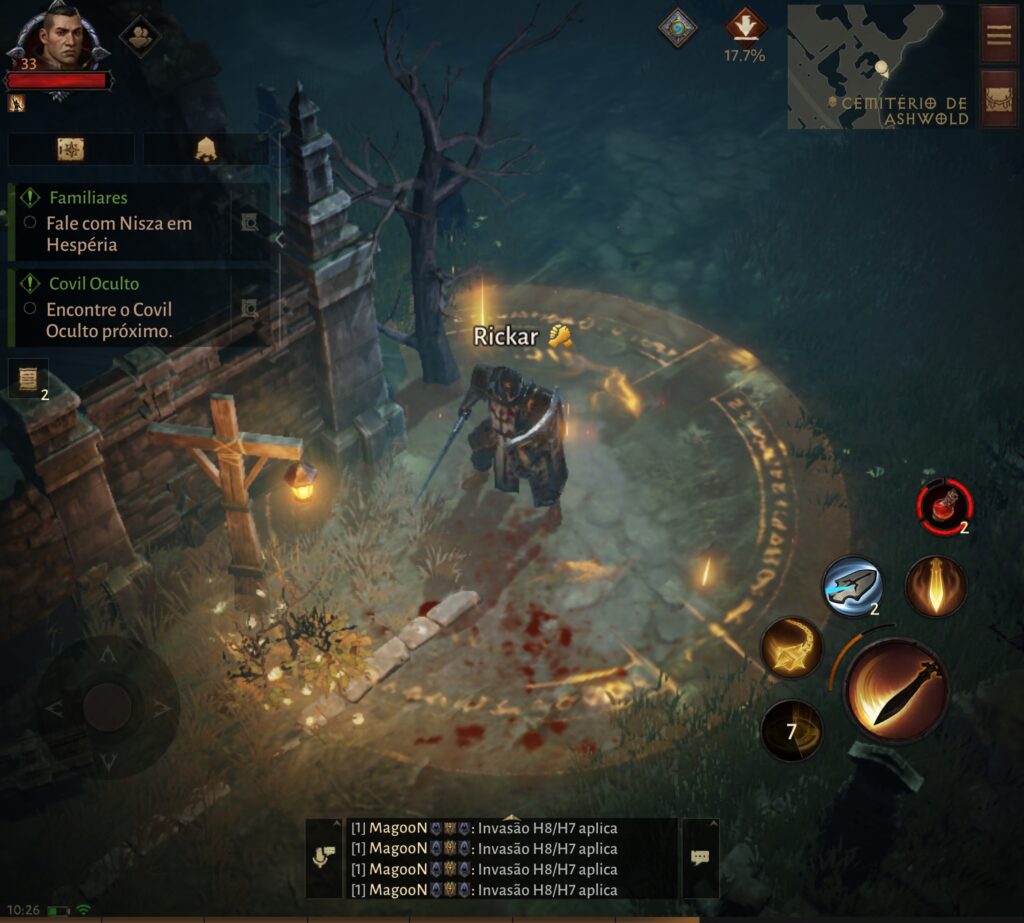Activate the blue skill with 2 charges
The width and height of the screenshot is (1024, 923).
click(852, 586)
